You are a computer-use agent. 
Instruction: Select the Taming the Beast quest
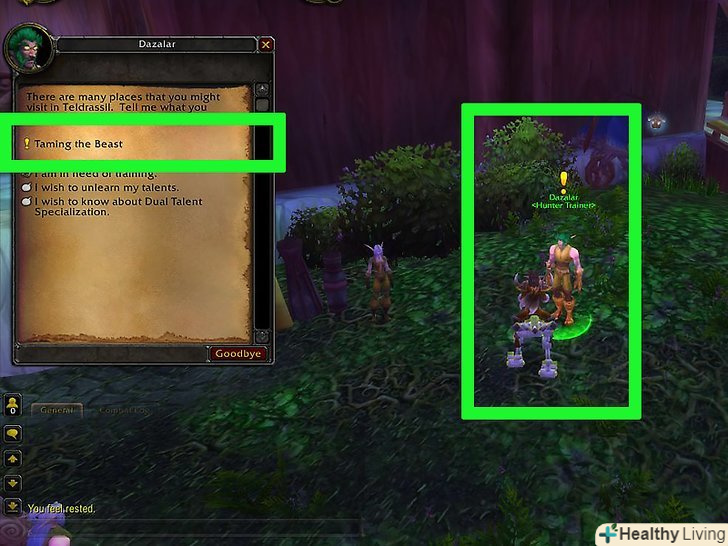[x=78, y=144]
